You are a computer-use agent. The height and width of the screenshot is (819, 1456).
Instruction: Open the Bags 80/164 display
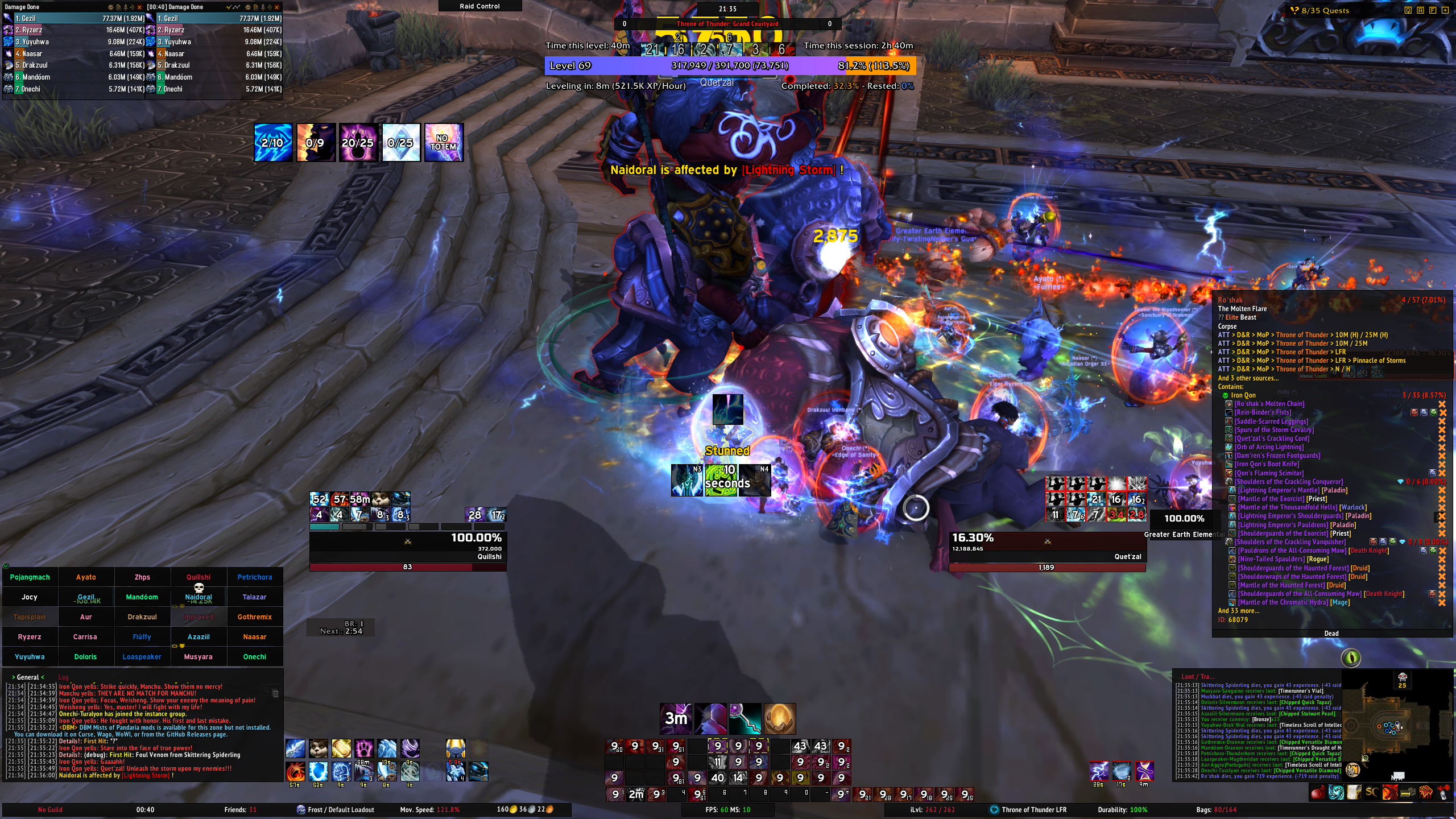click(x=1216, y=810)
